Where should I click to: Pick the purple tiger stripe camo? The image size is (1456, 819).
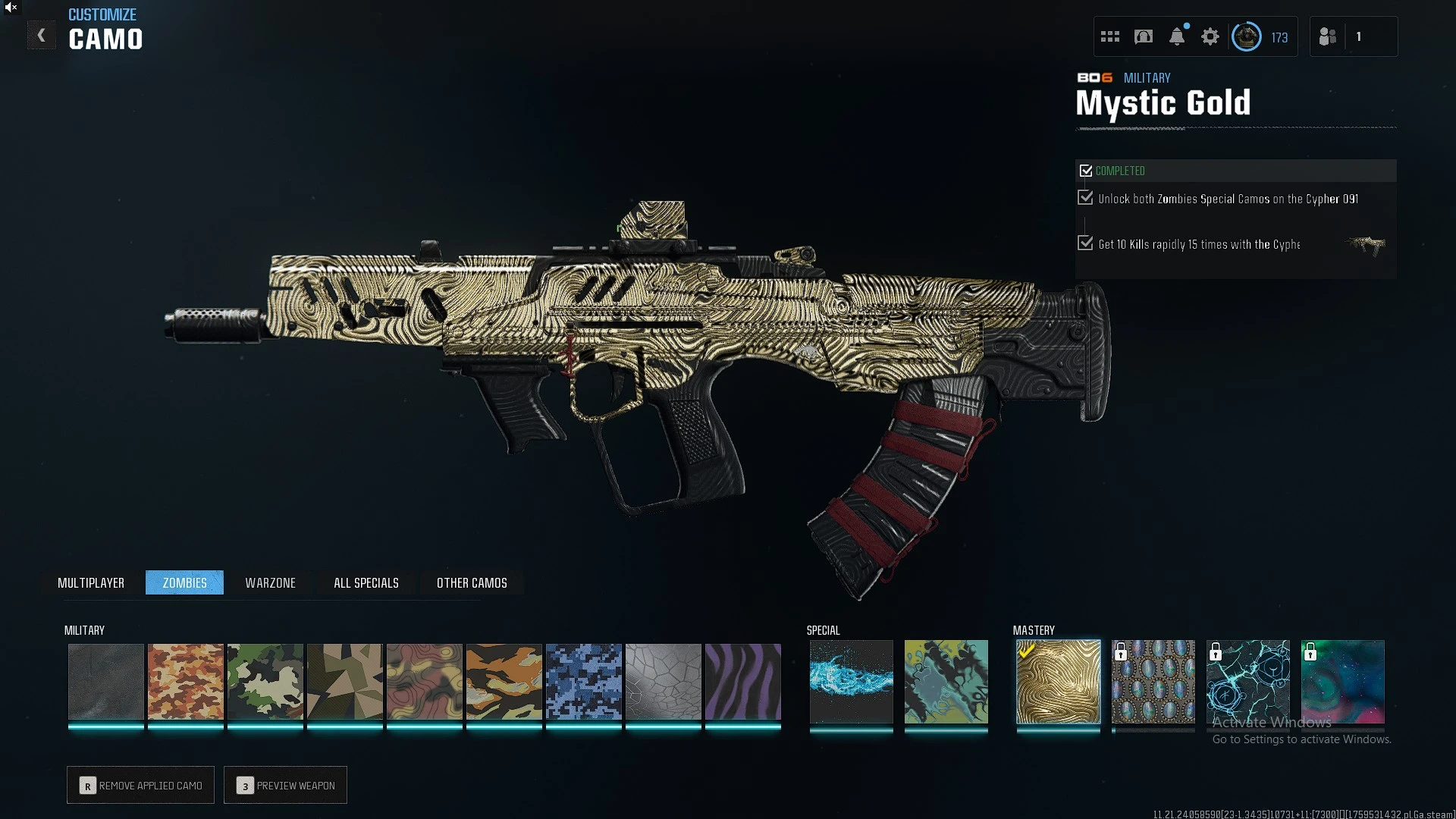[x=743, y=682]
